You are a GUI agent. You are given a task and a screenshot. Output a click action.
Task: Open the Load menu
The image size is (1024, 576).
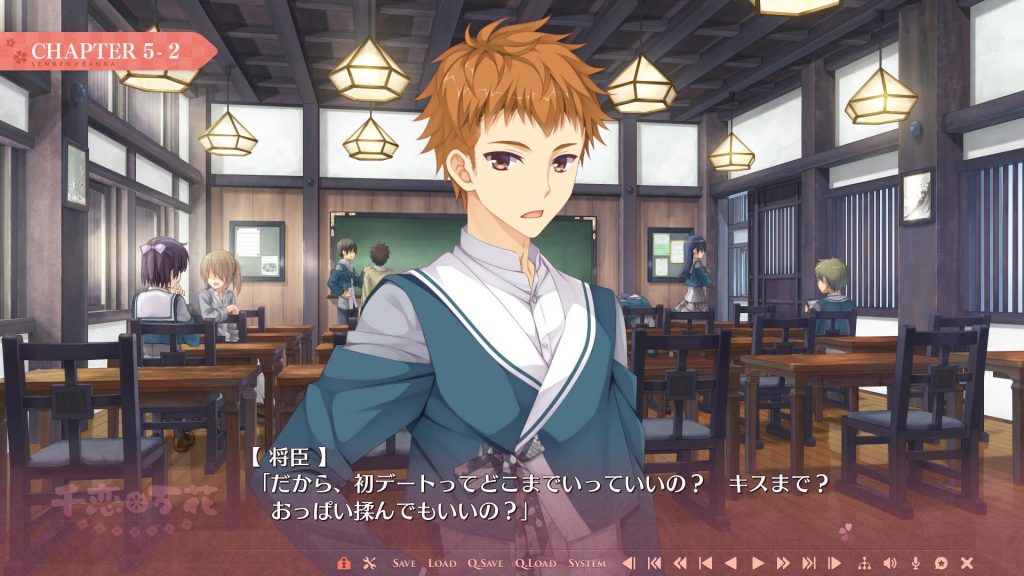442,563
